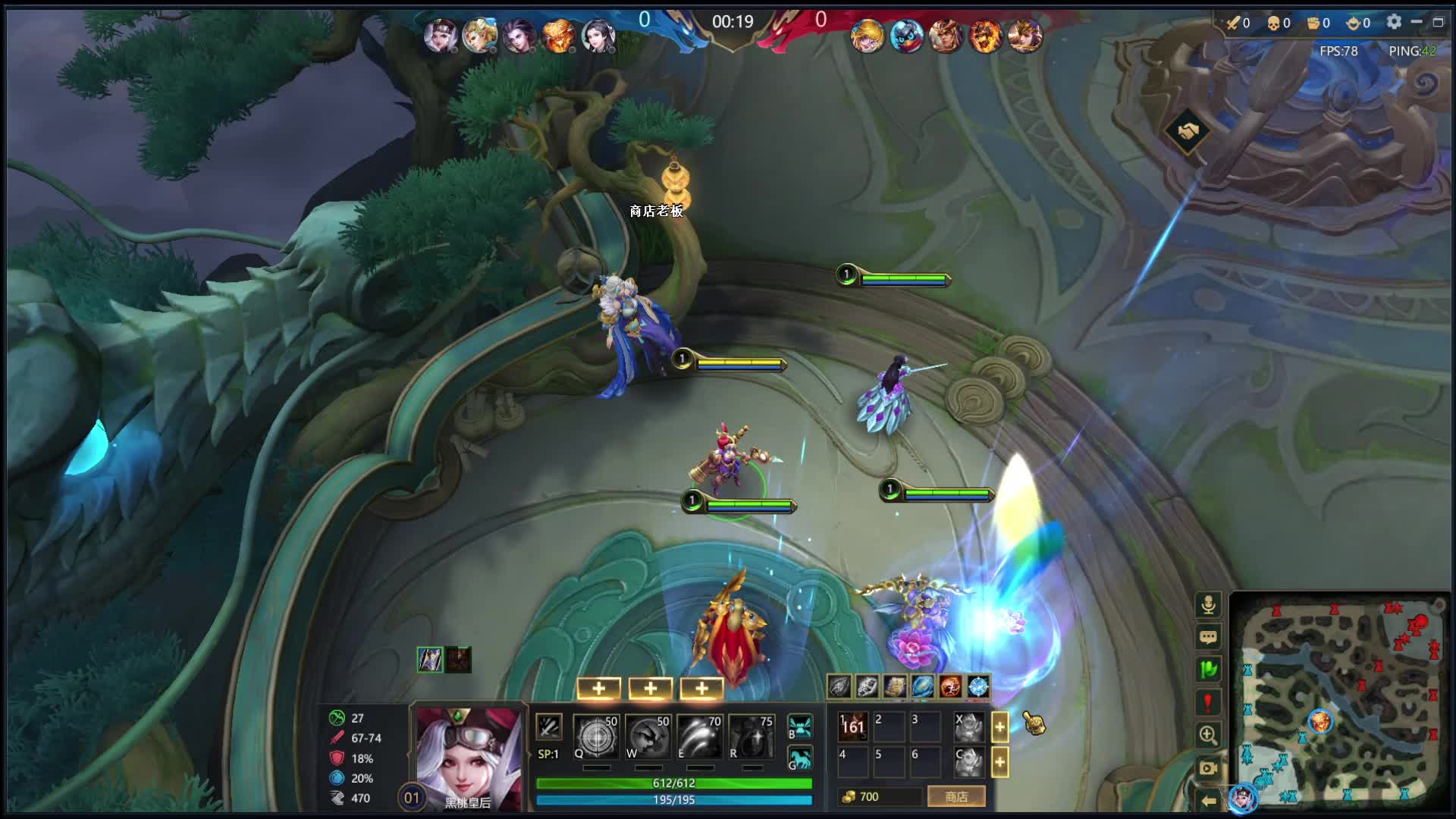Open the 商店 shop button
The image size is (1456, 819).
tap(955, 796)
